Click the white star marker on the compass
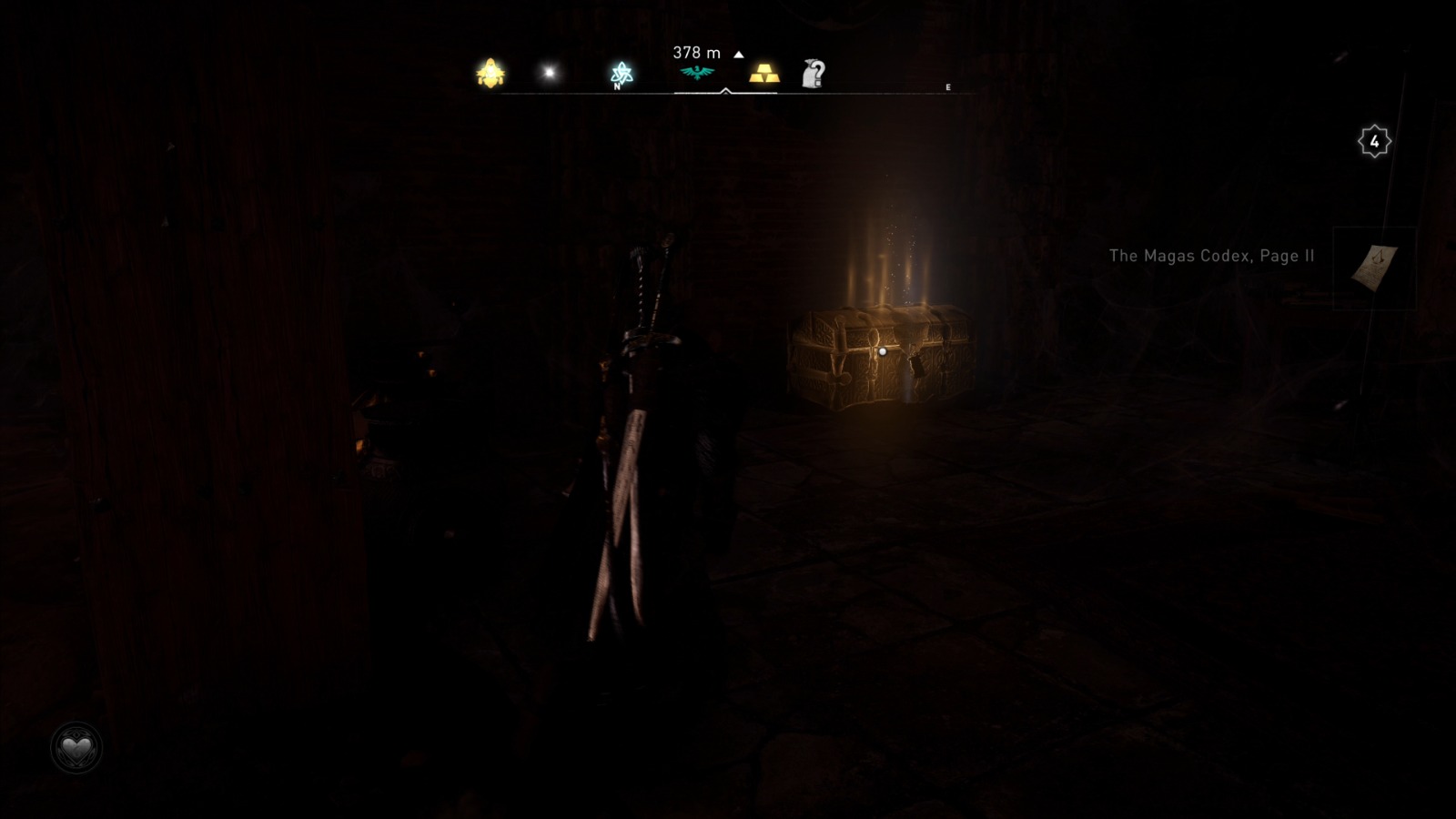The width and height of the screenshot is (1456, 819). click(547, 71)
